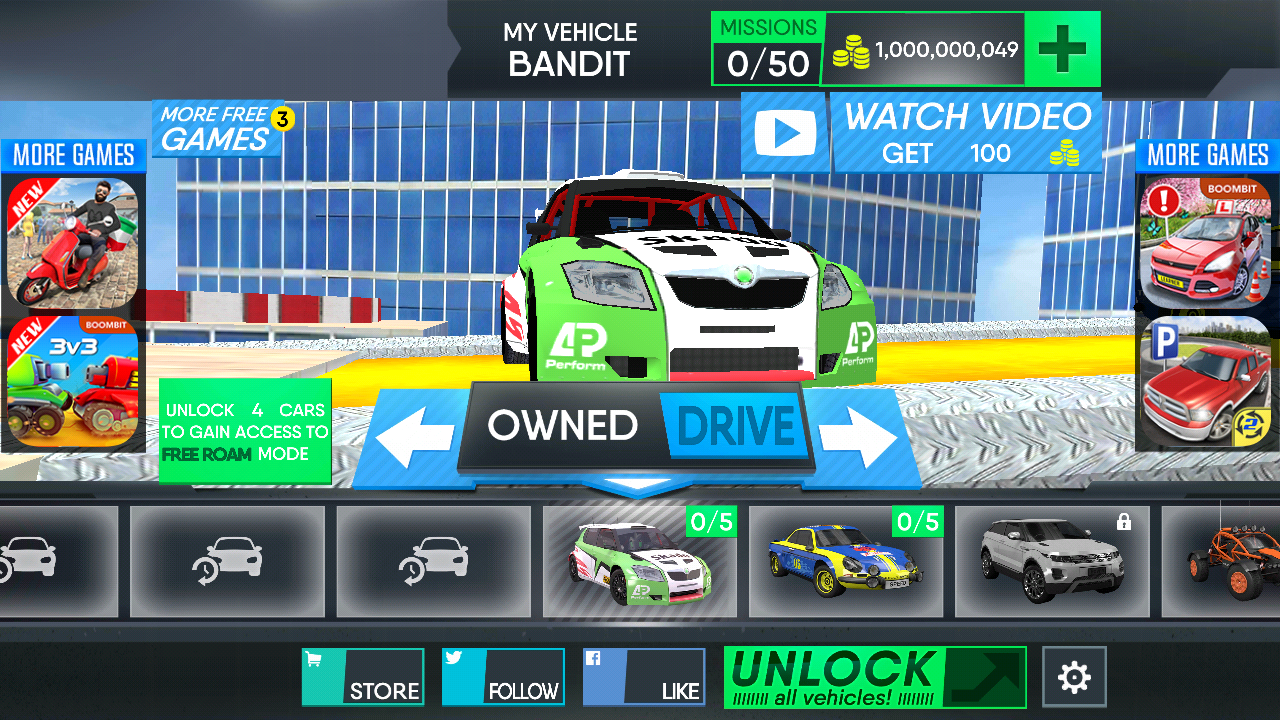
Task: Open the 3v3 tank game ad
Action: (72, 381)
